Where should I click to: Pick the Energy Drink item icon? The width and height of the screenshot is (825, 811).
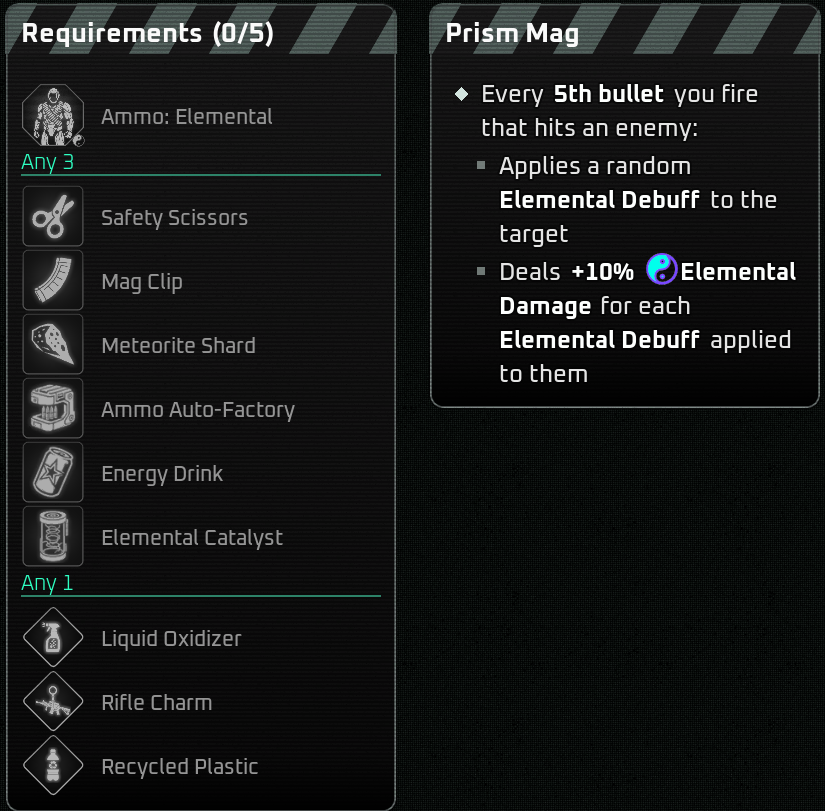point(53,473)
